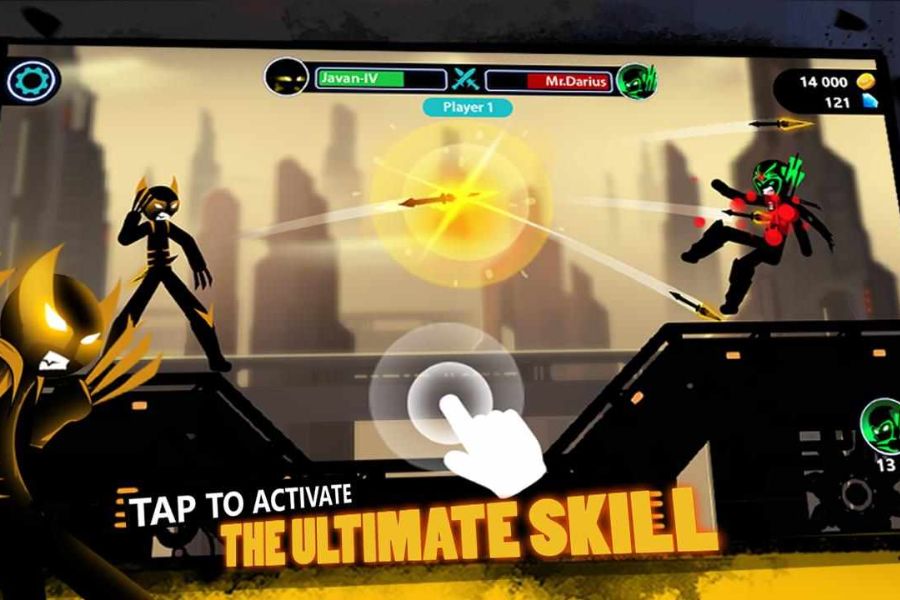
Task: Select Mr.Darius's green portrait
Action: pos(635,79)
